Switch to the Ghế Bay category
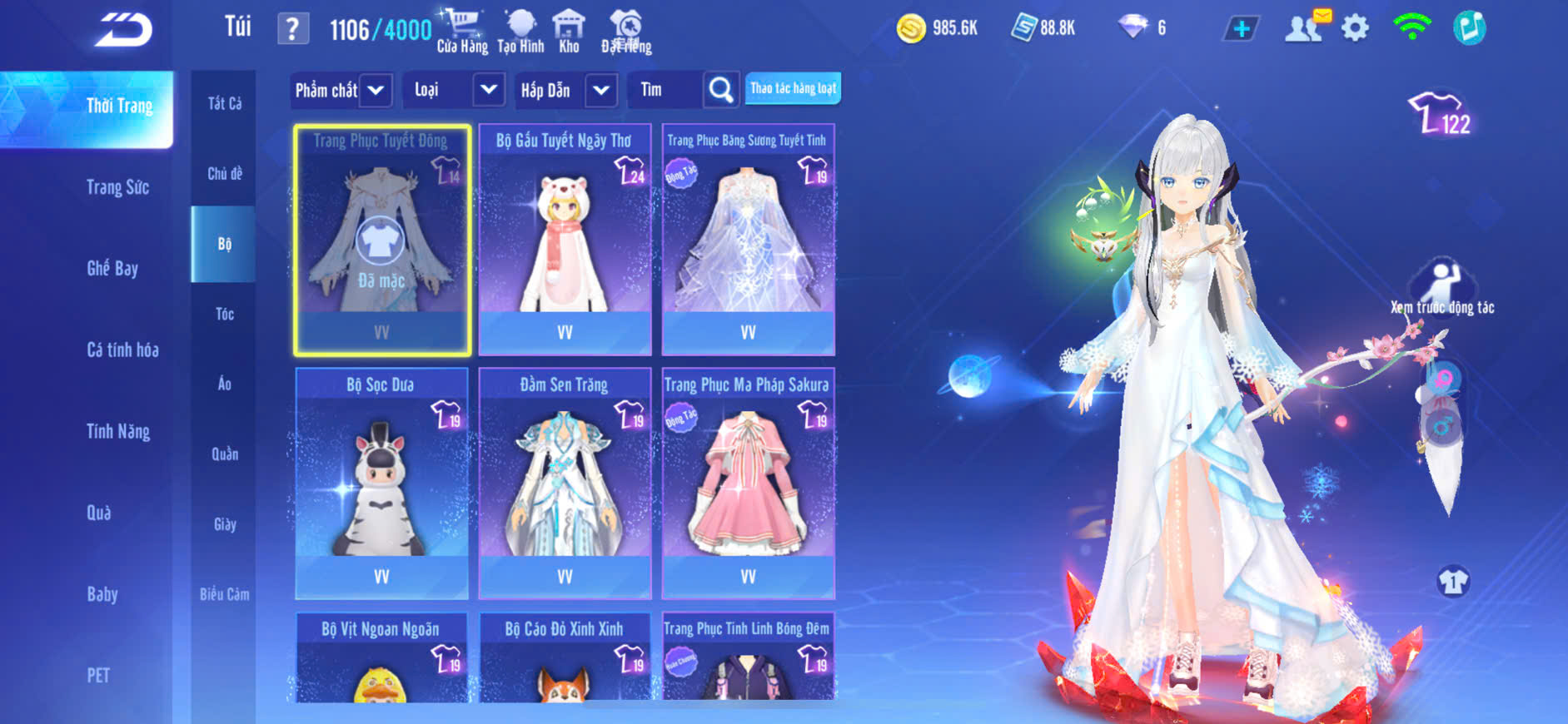The height and width of the screenshot is (724, 1568). 112,268
